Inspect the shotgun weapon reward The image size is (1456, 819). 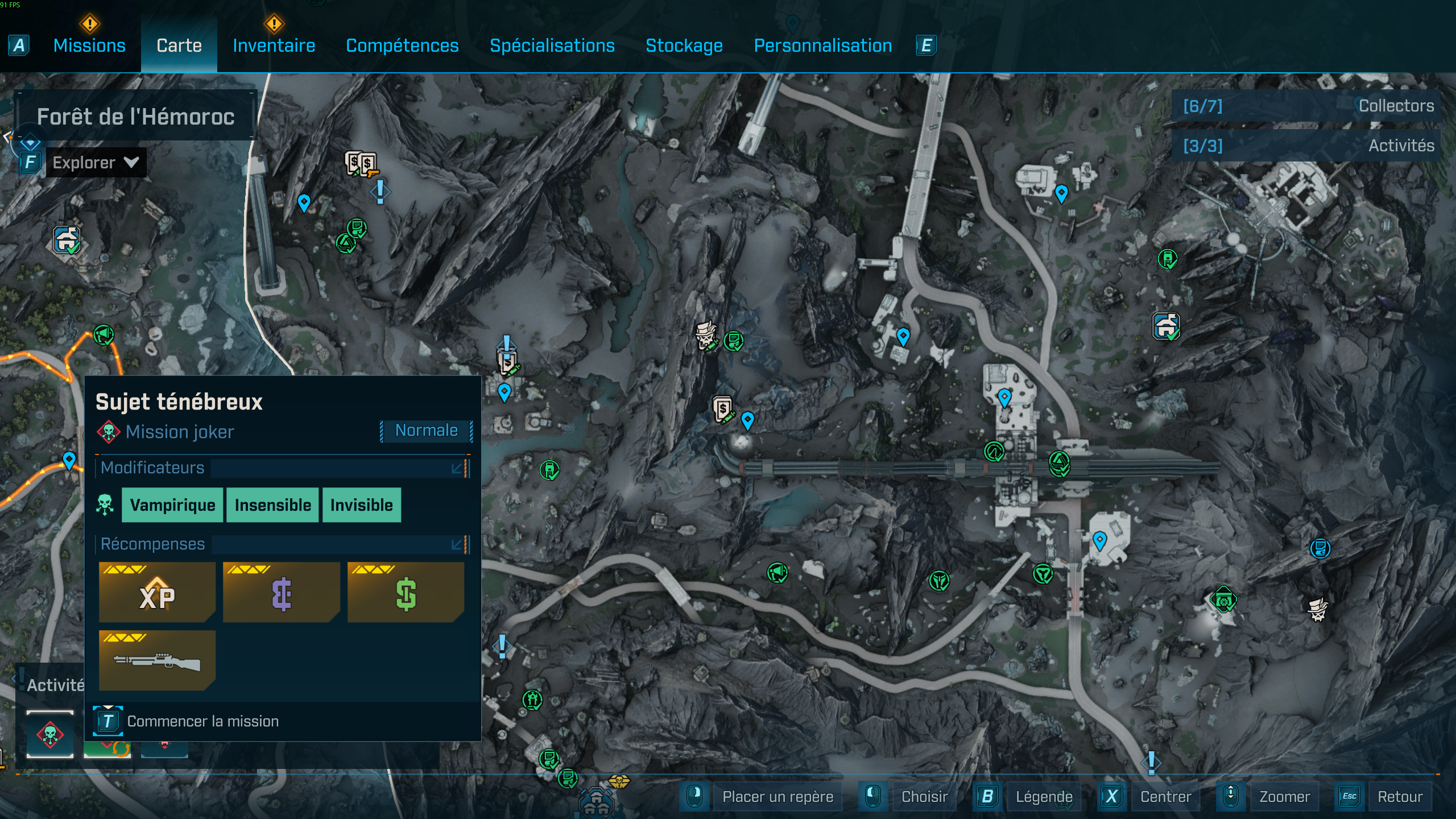point(157,660)
